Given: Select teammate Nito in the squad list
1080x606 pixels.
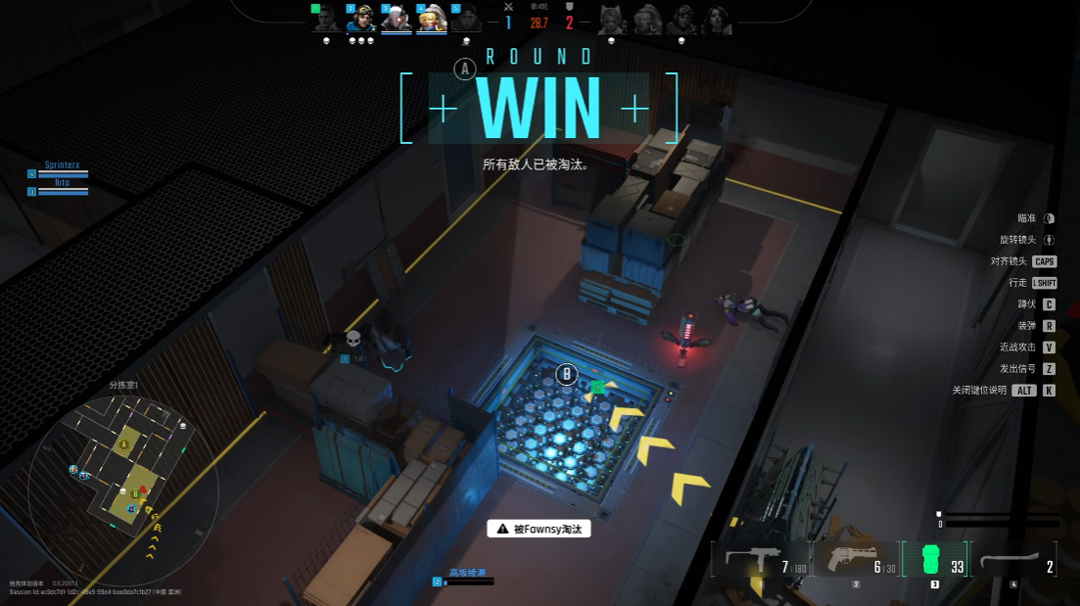Looking at the screenshot, I should pyautogui.click(x=62, y=187).
